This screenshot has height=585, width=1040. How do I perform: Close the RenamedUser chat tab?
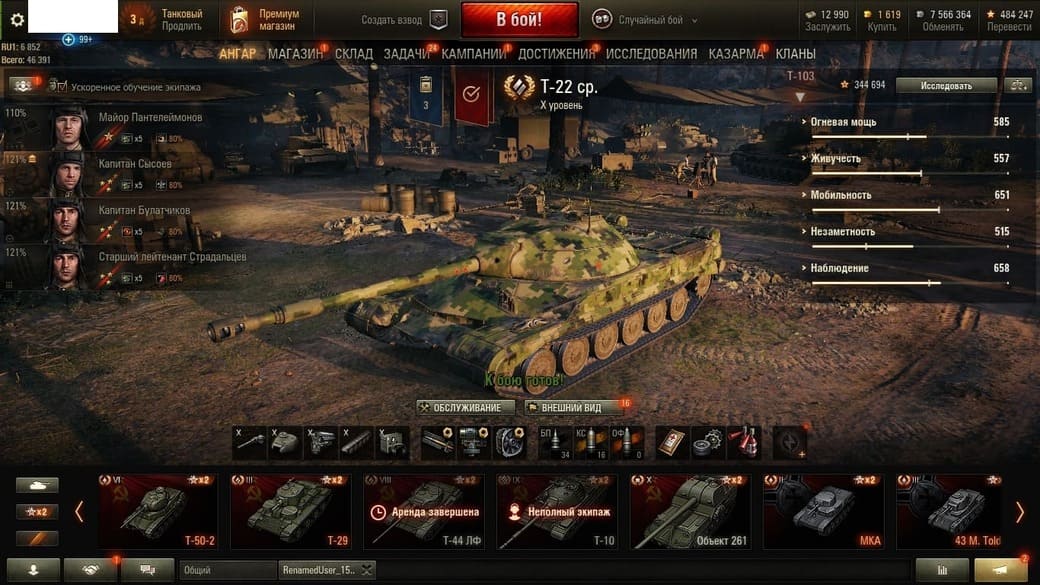click(x=367, y=570)
